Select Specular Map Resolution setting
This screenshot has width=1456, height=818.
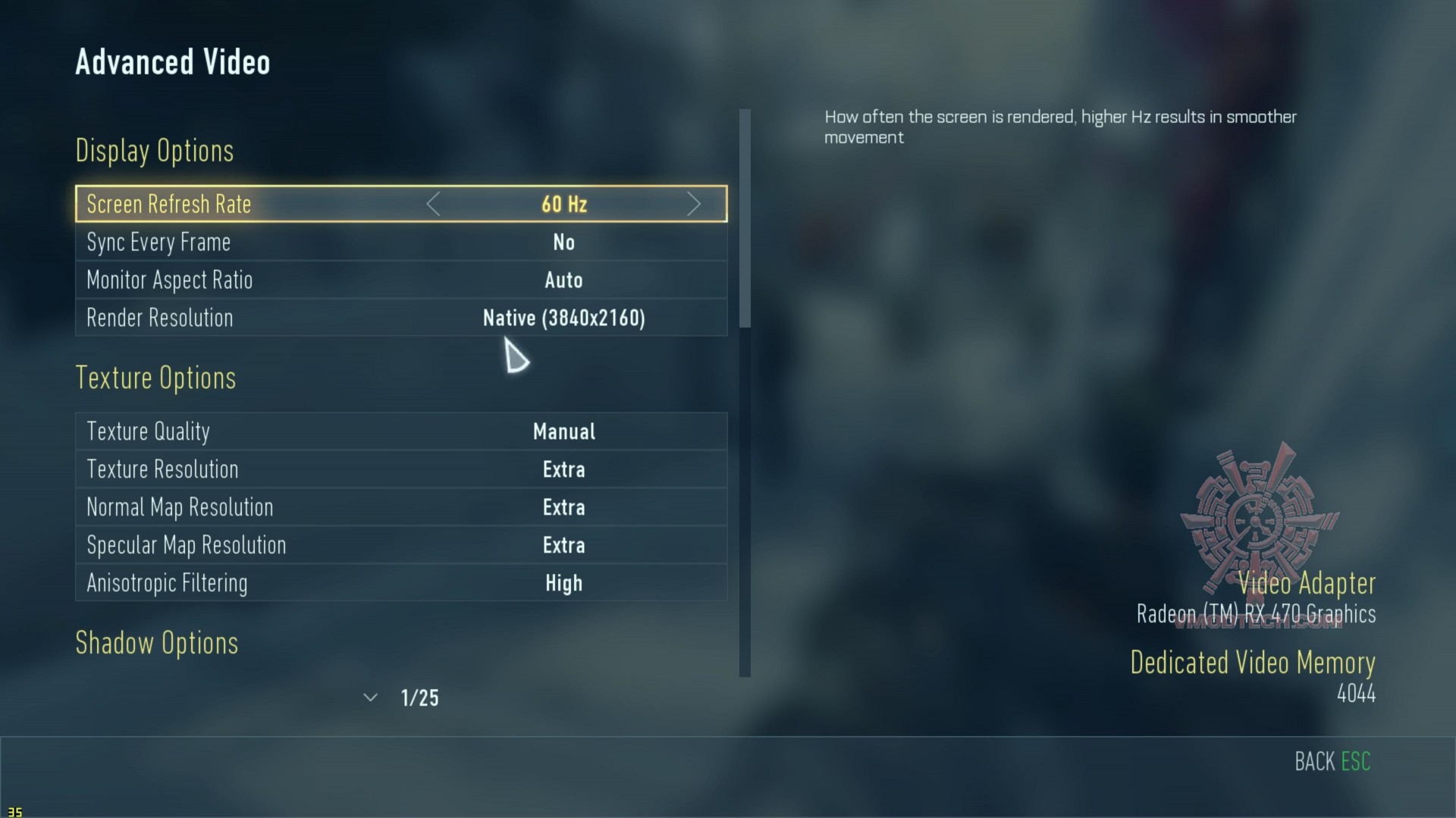(400, 546)
